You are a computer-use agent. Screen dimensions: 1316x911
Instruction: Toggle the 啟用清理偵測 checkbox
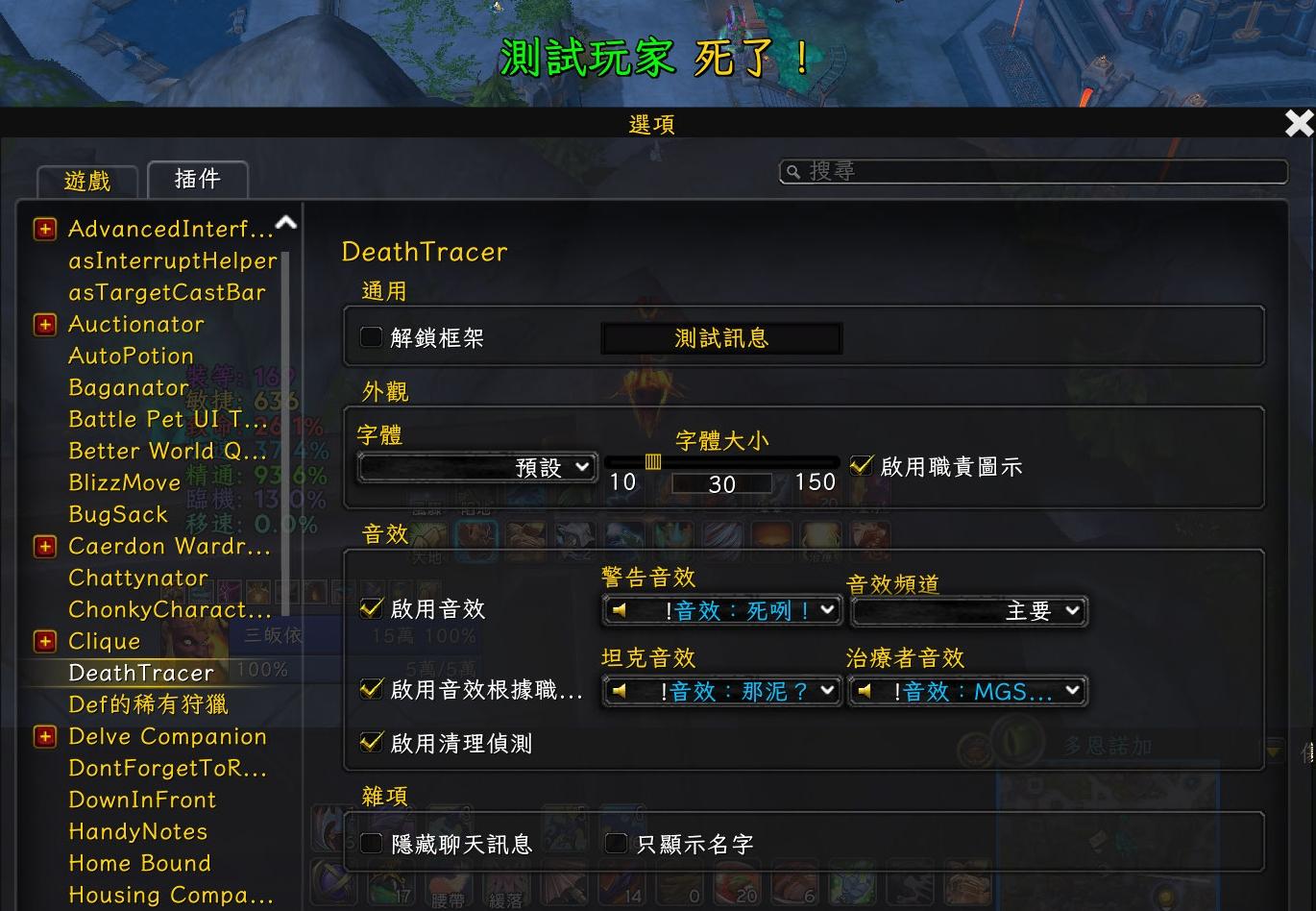(371, 743)
